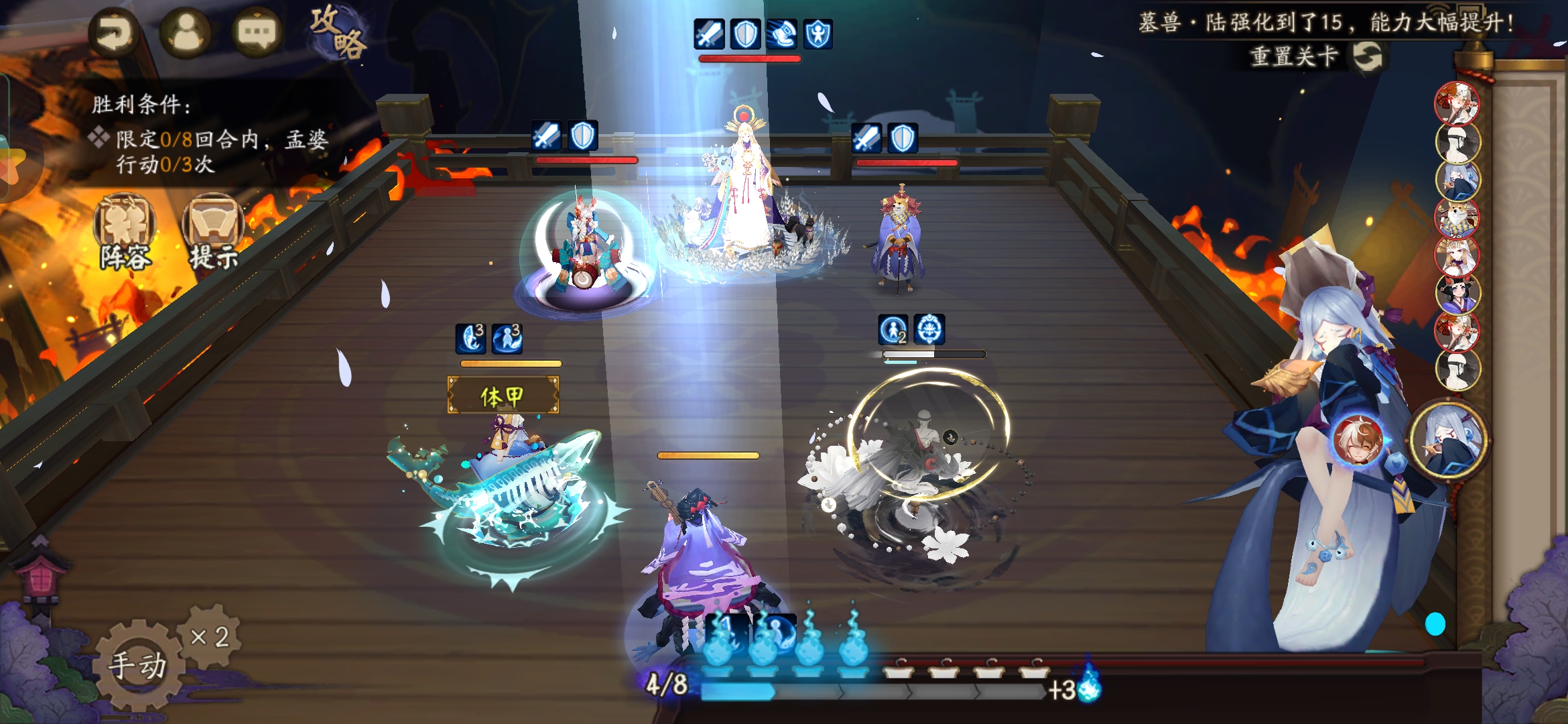Click the 重置关卡 reset stage button
Image resolution: width=1568 pixels, height=724 pixels.
click(x=1315, y=56)
